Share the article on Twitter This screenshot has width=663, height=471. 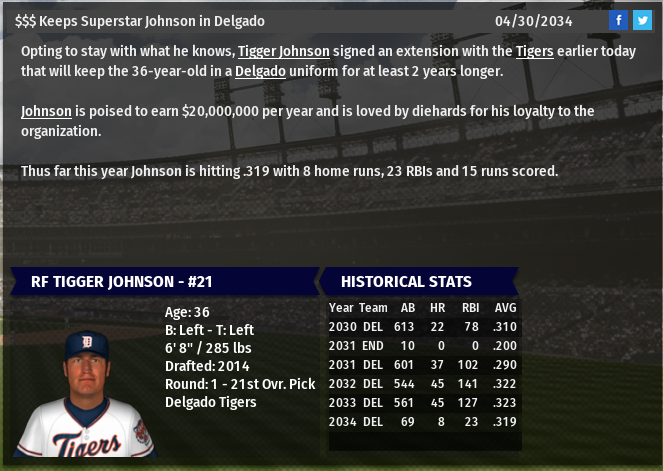click(642, 20)
